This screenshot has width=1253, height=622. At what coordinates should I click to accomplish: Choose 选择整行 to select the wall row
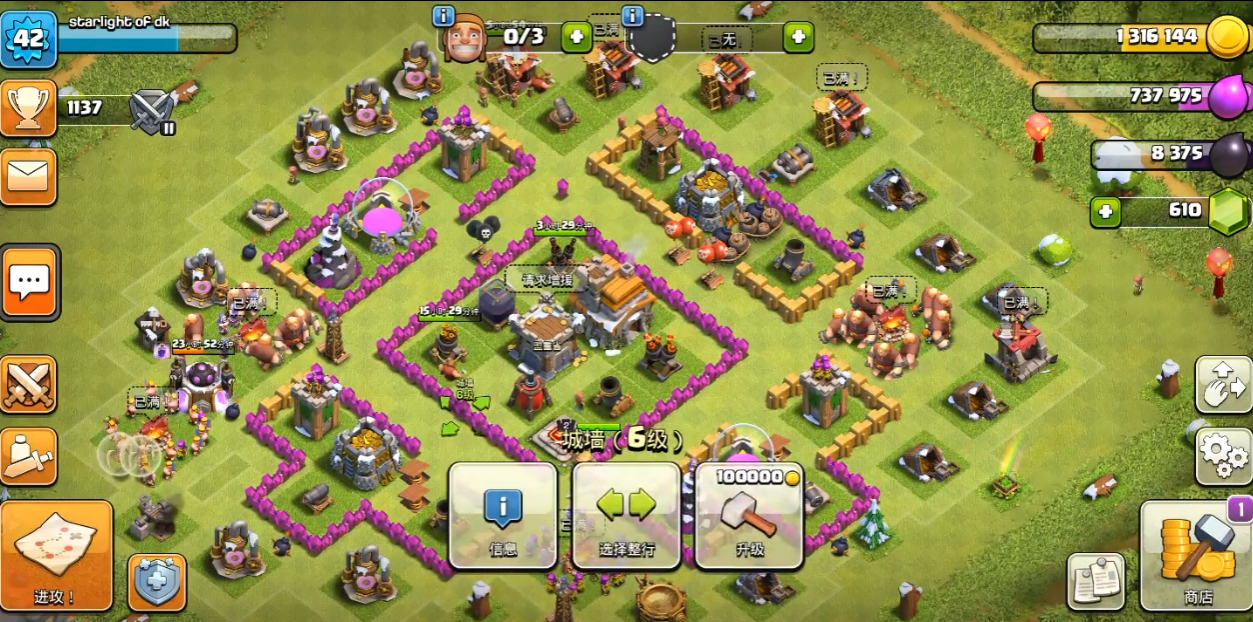pyautogui.click(x=626, y=516)
